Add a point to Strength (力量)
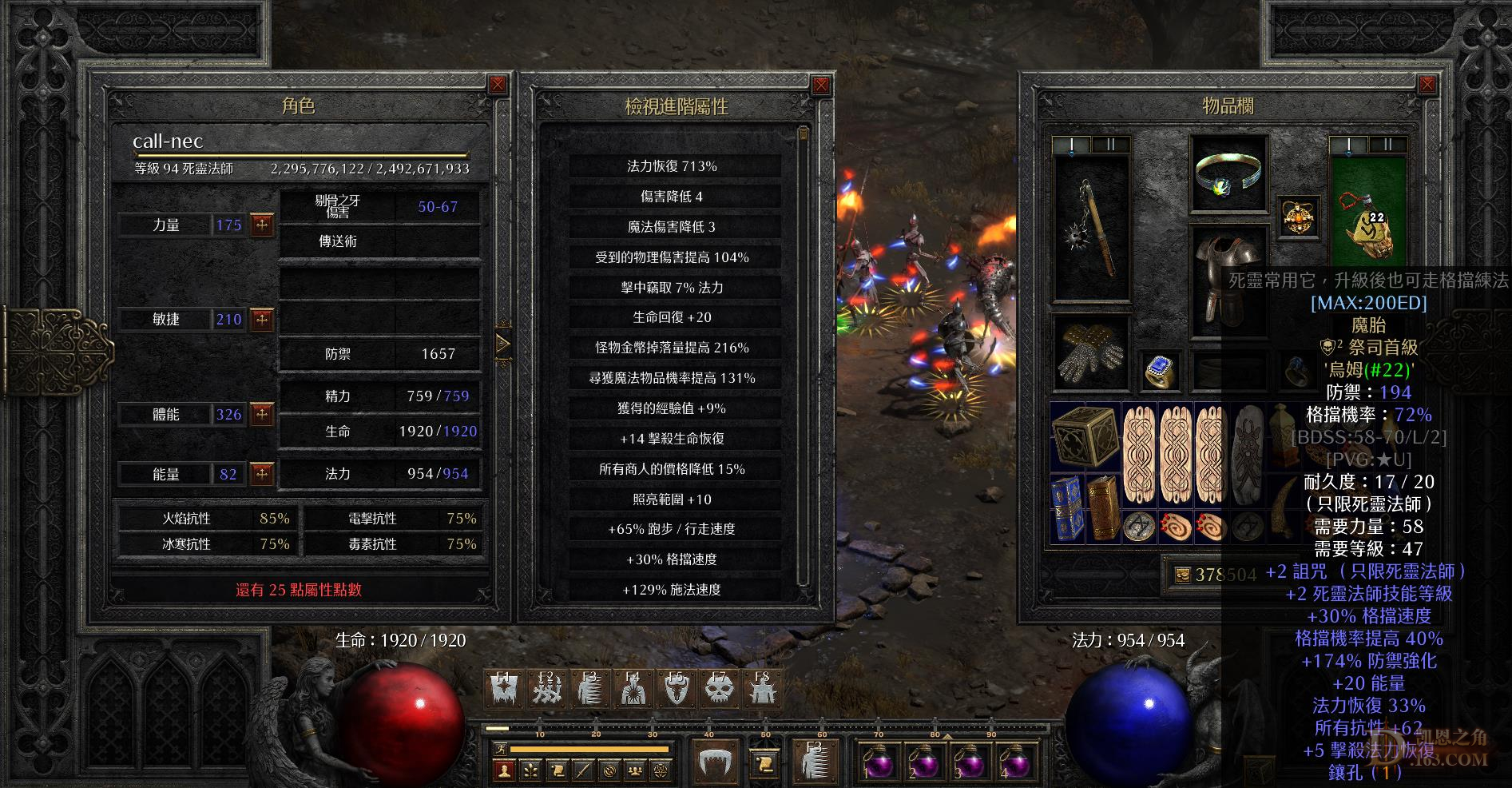Image resolution: width=1512 pixels, height=788 pixels. click(262, 225)
